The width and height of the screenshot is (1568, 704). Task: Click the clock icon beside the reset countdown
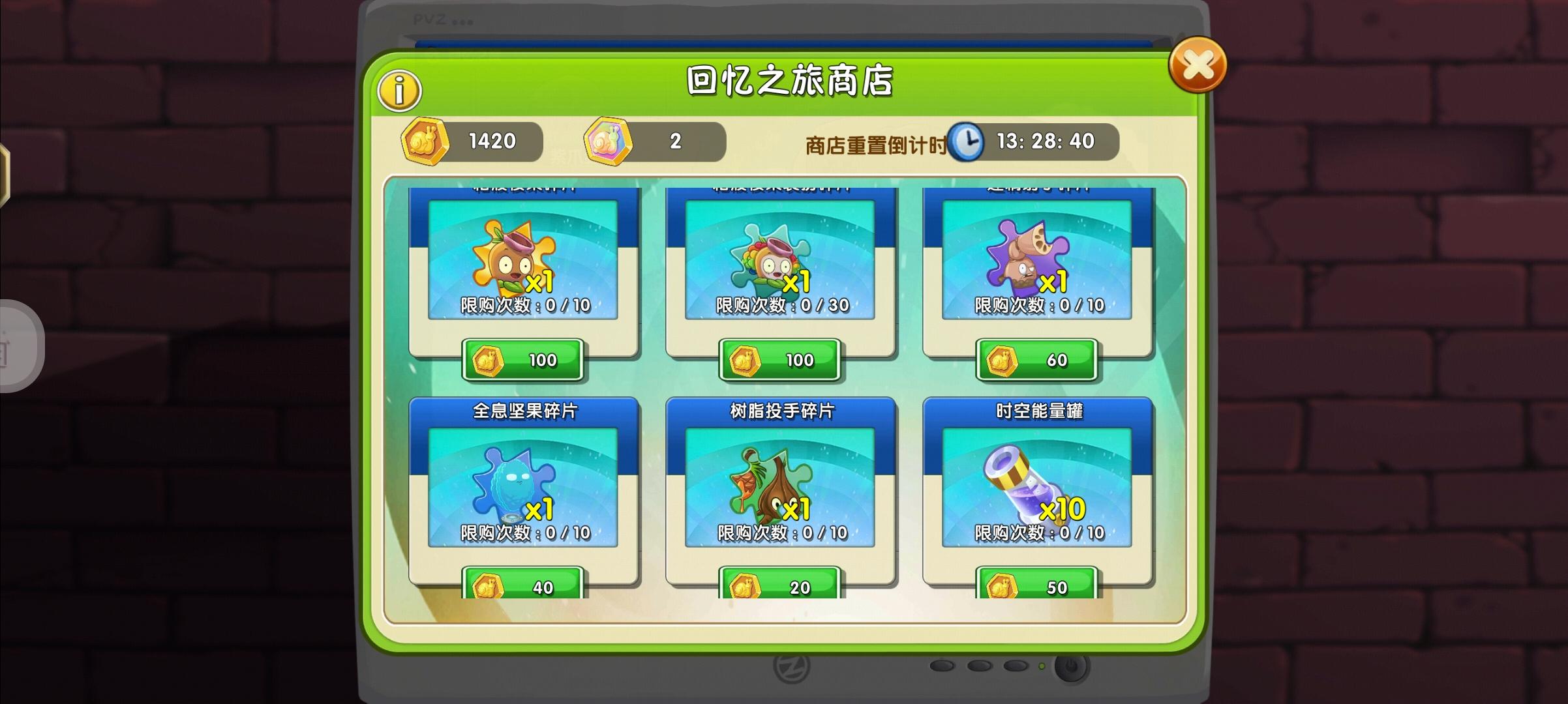click(x=967, y=141)
